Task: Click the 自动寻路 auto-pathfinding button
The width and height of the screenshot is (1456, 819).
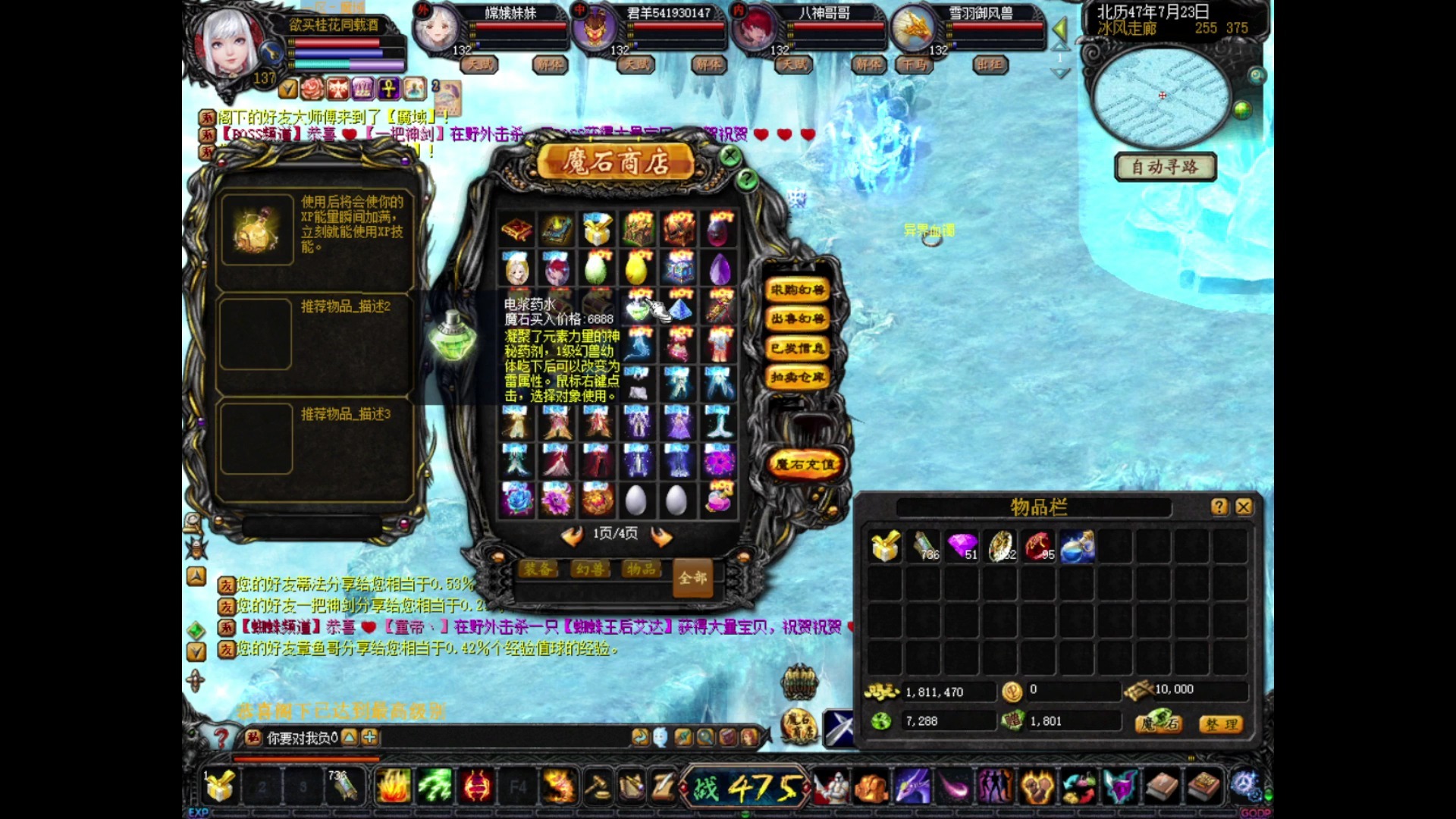Action: pyautogui.click(x=1165, y=167)
